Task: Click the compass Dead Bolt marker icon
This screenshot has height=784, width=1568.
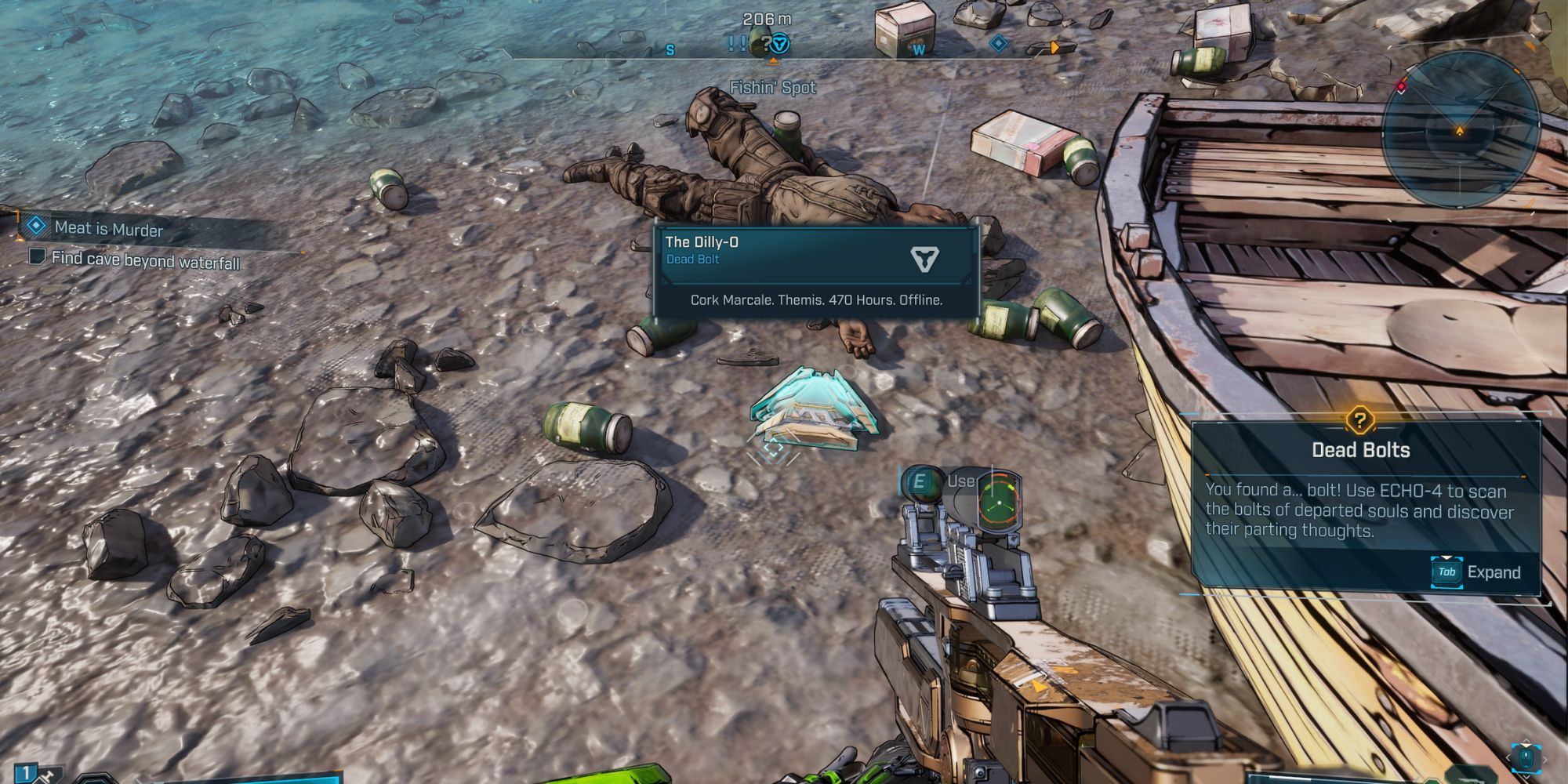Action: 779,44
